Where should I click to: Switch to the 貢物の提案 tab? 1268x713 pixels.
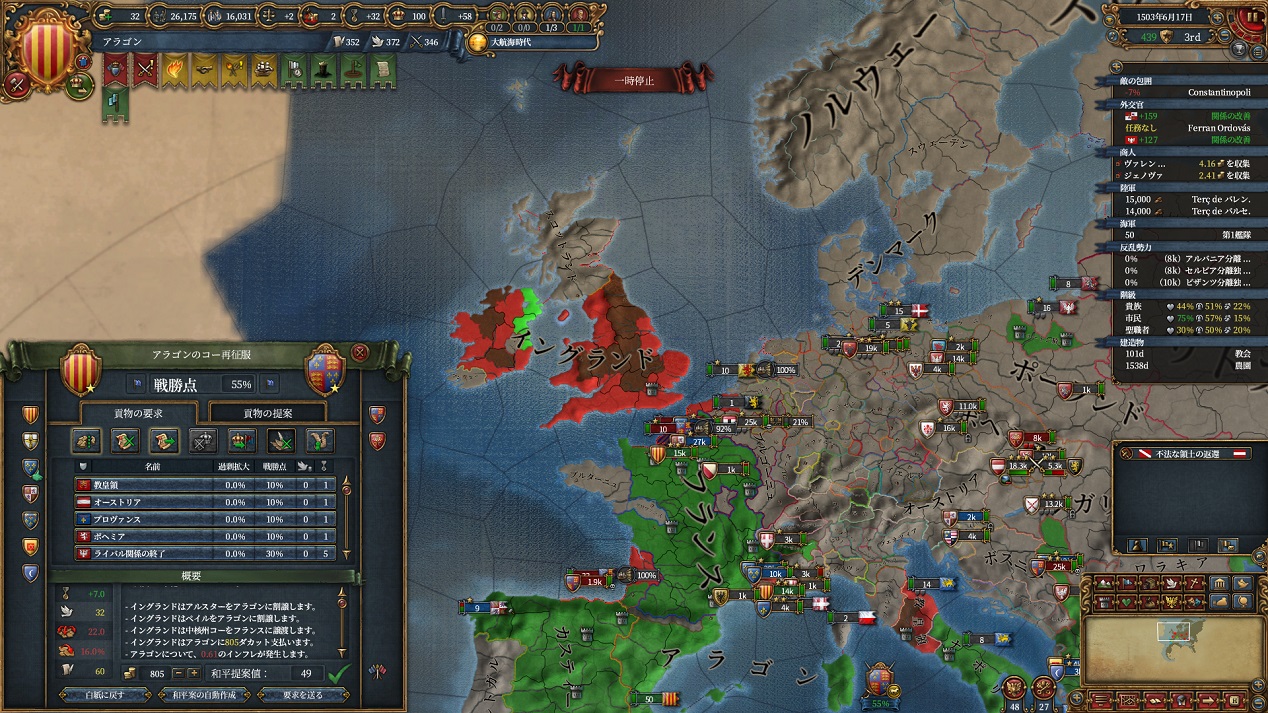270,413
